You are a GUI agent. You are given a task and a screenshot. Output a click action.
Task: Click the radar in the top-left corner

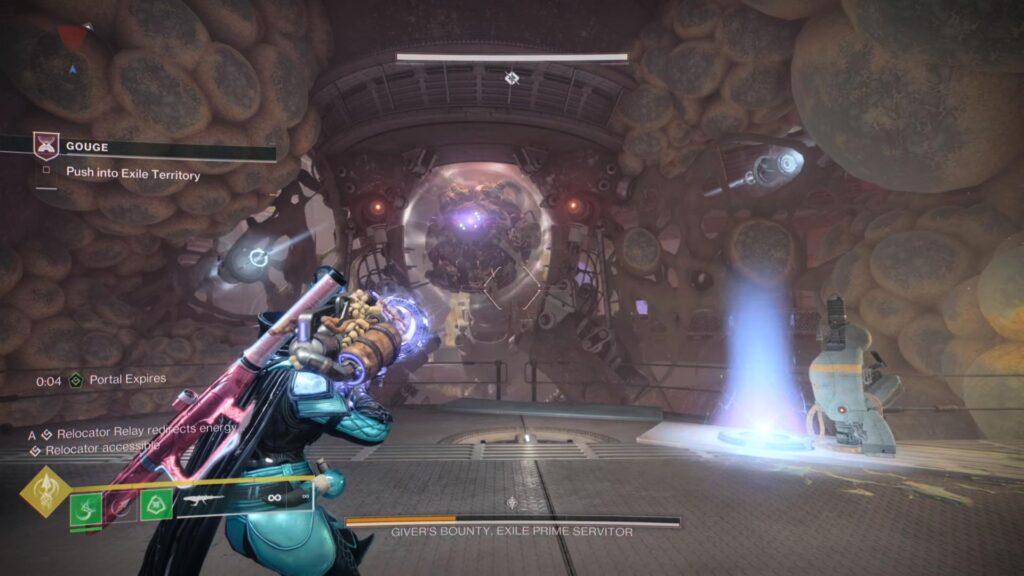[x=69, y=66]
